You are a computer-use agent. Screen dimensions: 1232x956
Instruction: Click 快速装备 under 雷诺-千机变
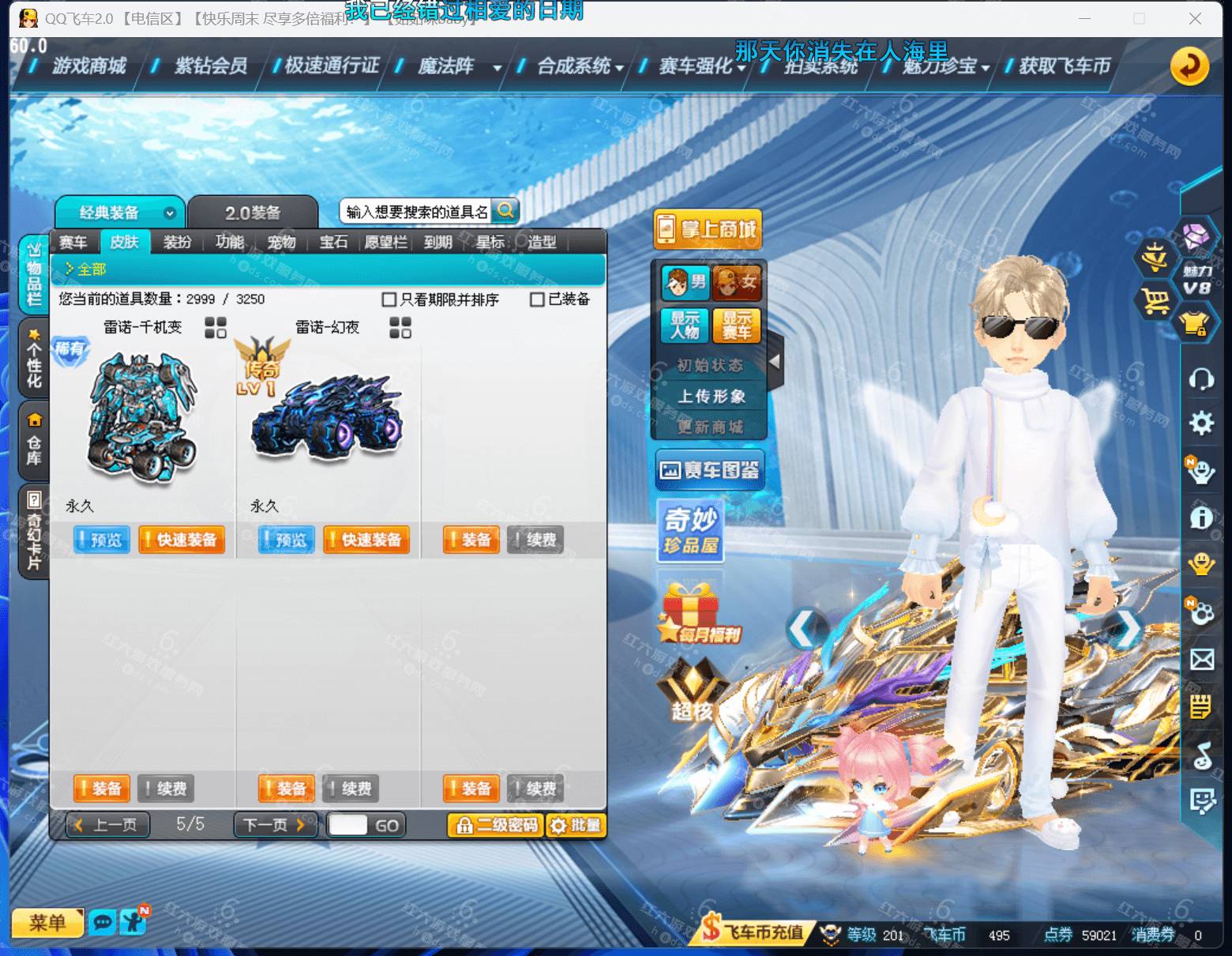pos(182,540)
